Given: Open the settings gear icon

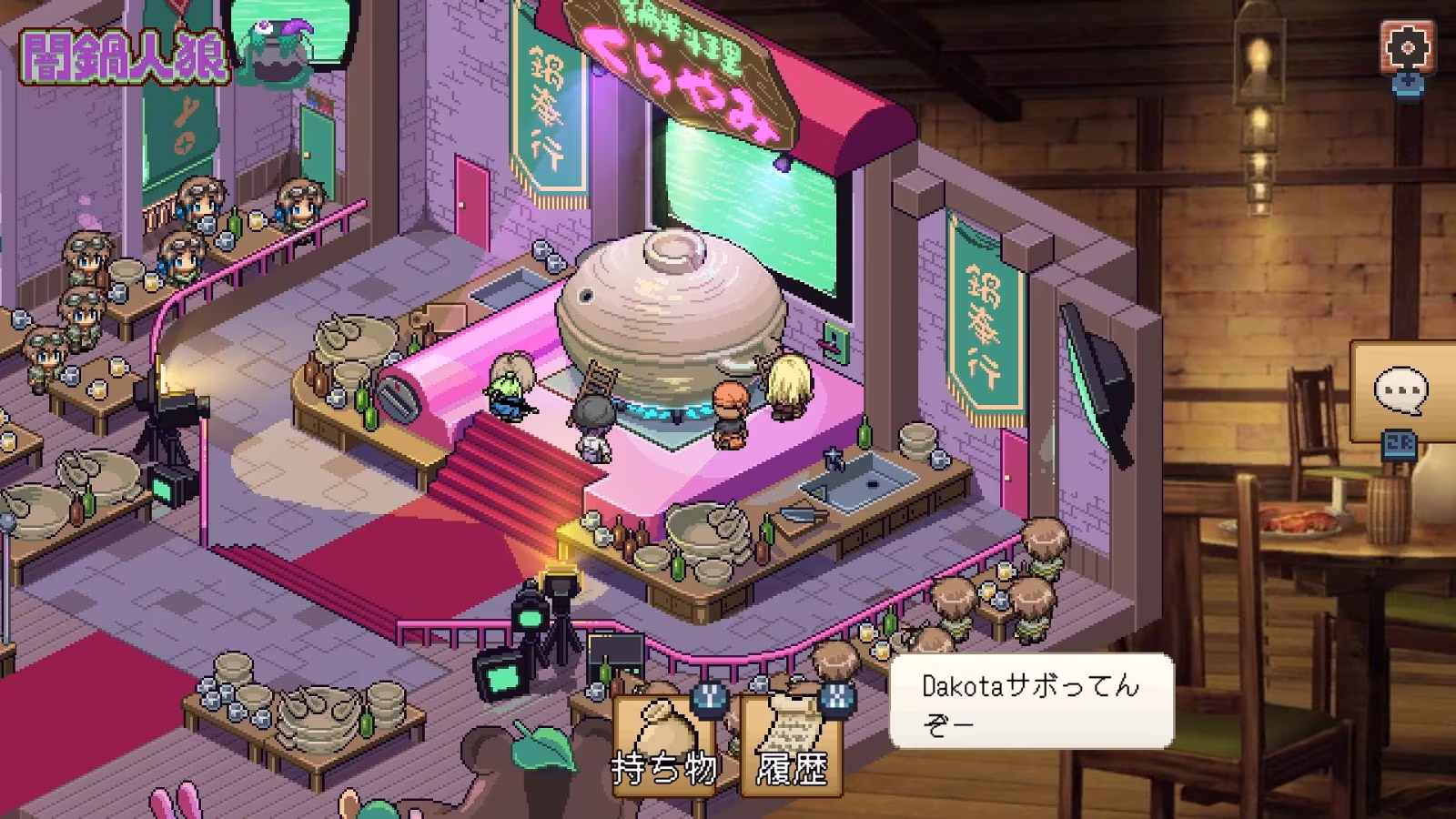Looking at the screenshot, I should pos(1407,45).
